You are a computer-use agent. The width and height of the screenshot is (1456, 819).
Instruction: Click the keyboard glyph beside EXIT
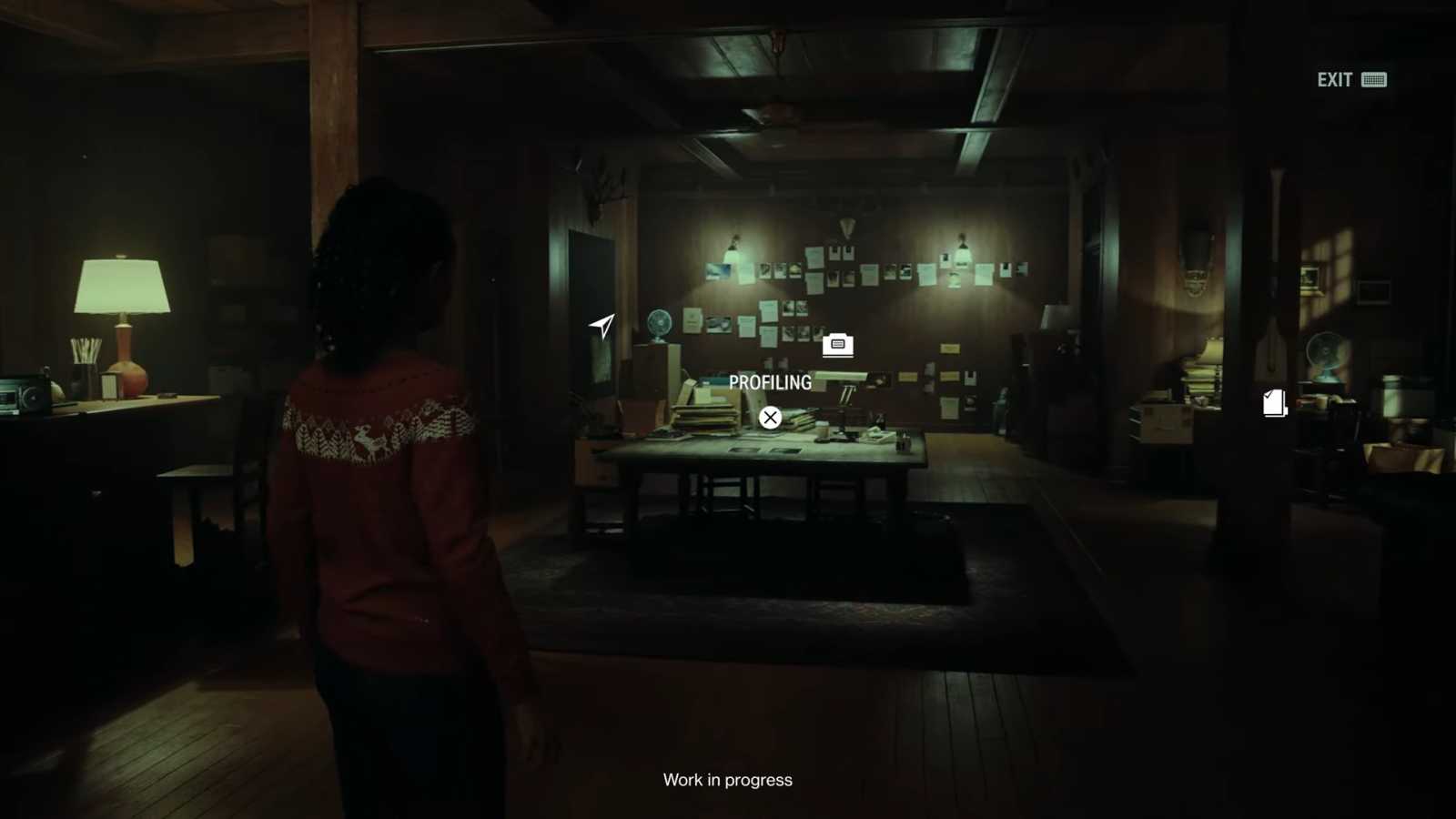click(1375, 80)
